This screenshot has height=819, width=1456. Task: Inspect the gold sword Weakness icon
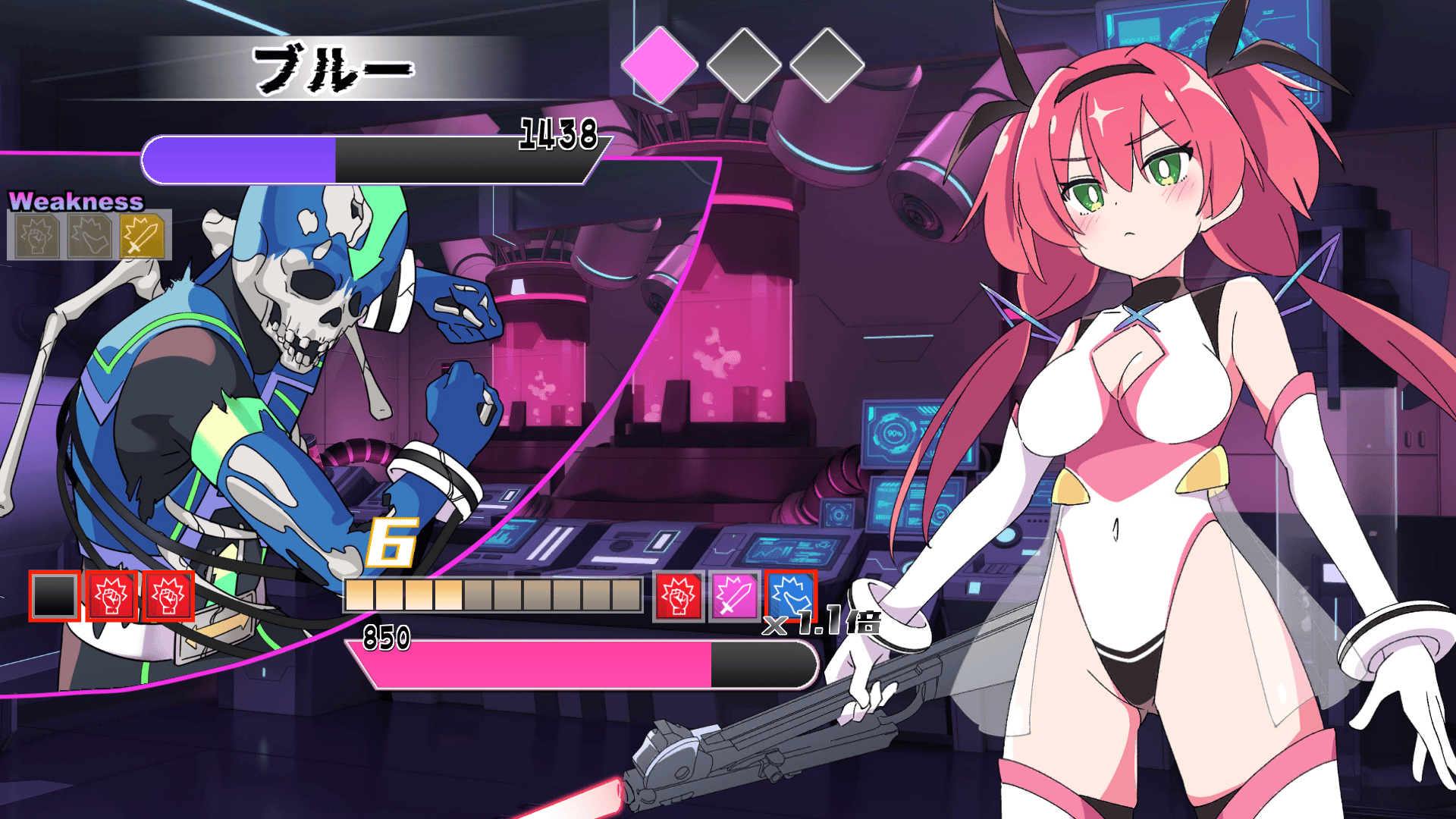142,235
